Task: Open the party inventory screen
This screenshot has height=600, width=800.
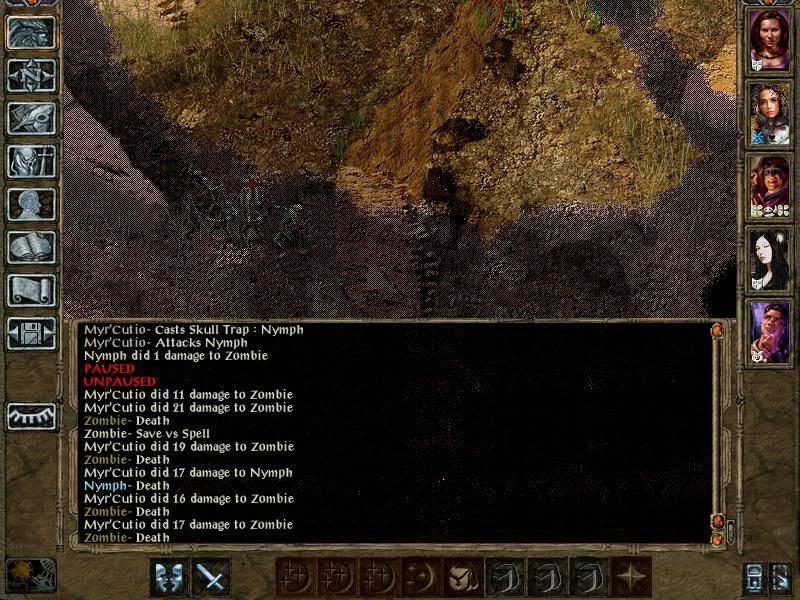Action: click(x=31, y=161)
